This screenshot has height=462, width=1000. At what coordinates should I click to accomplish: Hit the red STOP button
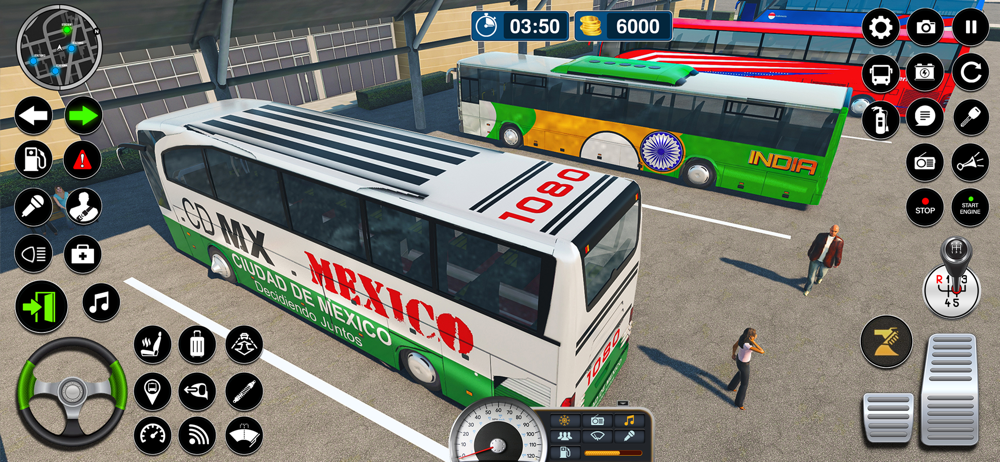point(925,207)
